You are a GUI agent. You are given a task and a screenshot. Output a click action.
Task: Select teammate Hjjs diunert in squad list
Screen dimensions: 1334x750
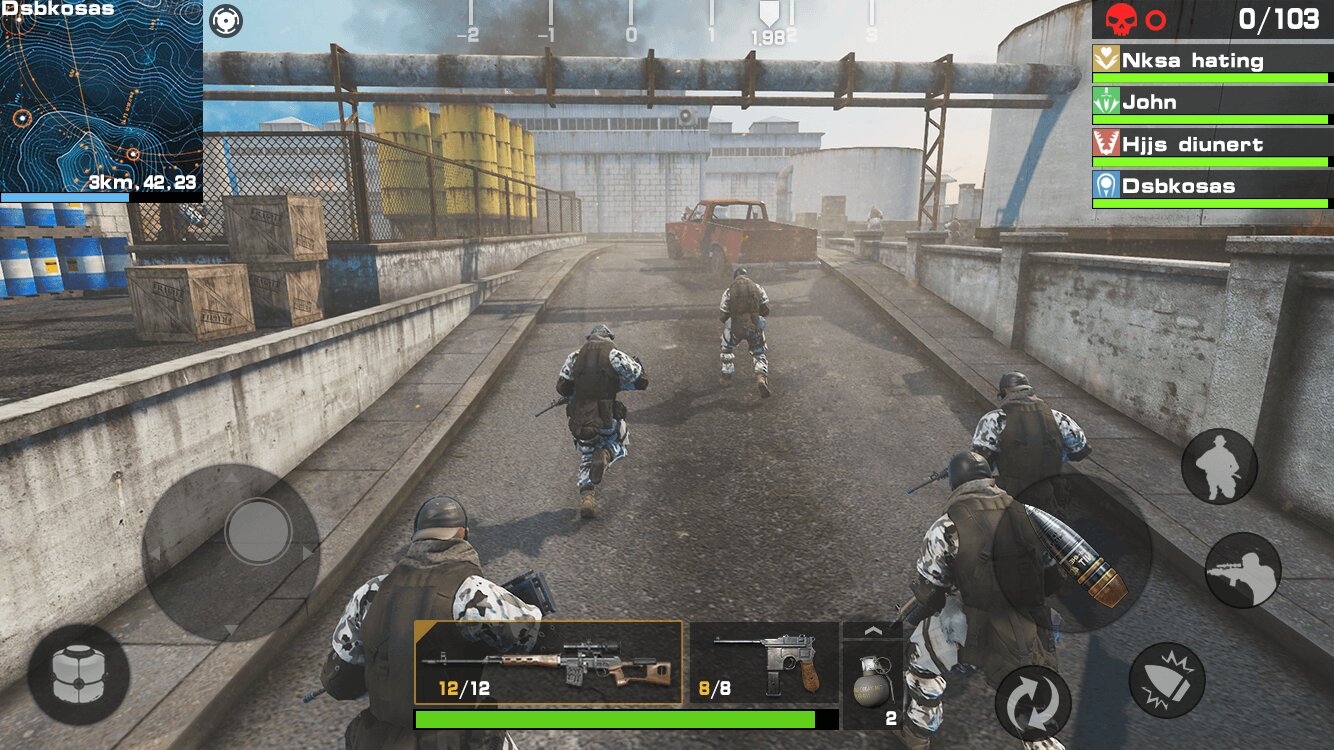coord(1212,146)
